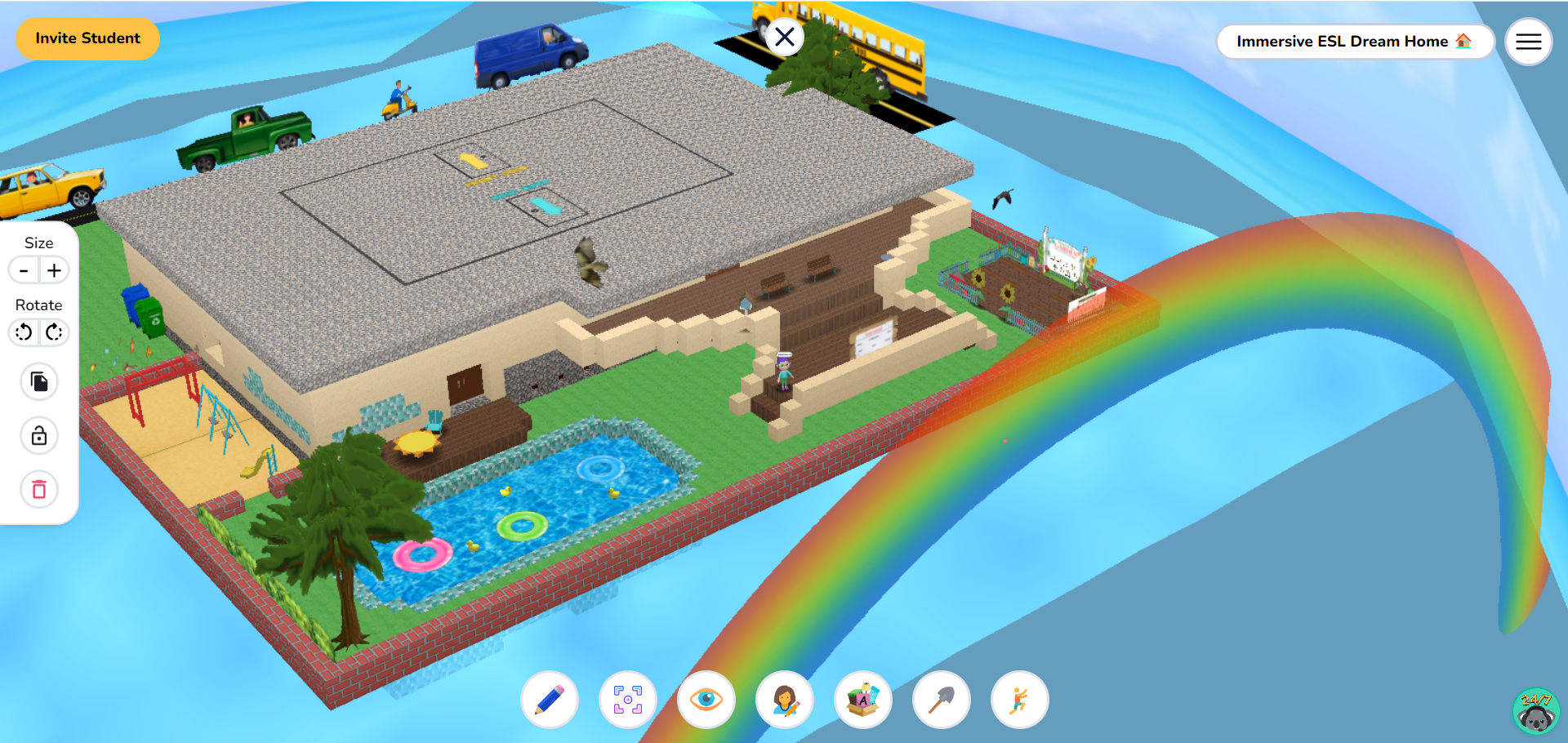Toggle the lock on the selected object
Viewport: 1568px width, 743px height.
coord(38,435)
